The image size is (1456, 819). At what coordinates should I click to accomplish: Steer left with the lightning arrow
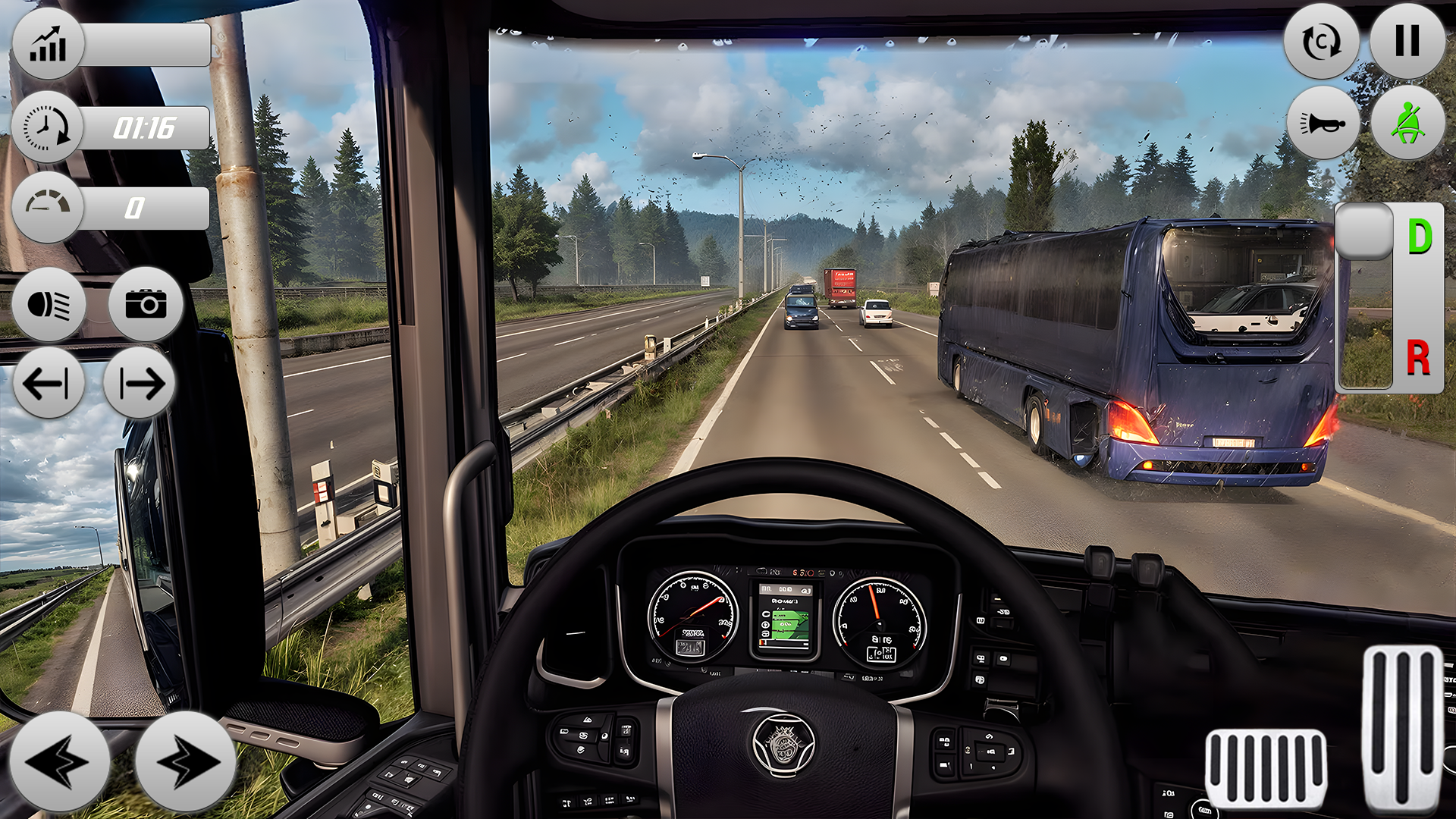point(59,761)
